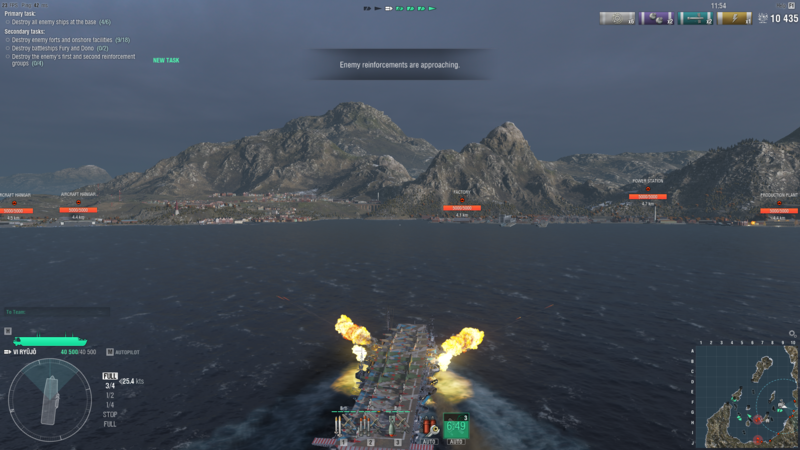Set engine speed to 3/4
Image resolution: width=800 pixels, height=450 pixels.
[109, 386]
